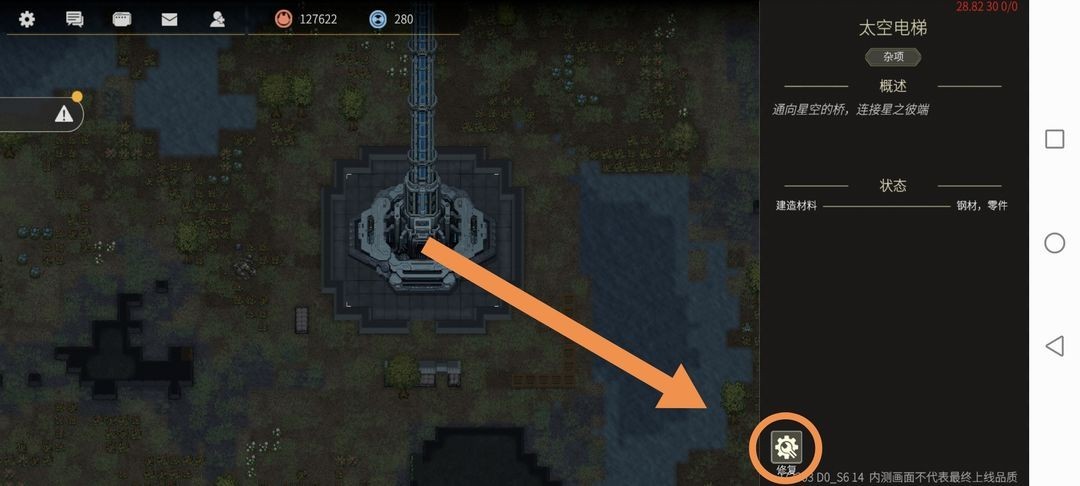This screenshot has width=1080, height=486.
Task: Expand the warning triangle alert tab
Action: [64, 114]
